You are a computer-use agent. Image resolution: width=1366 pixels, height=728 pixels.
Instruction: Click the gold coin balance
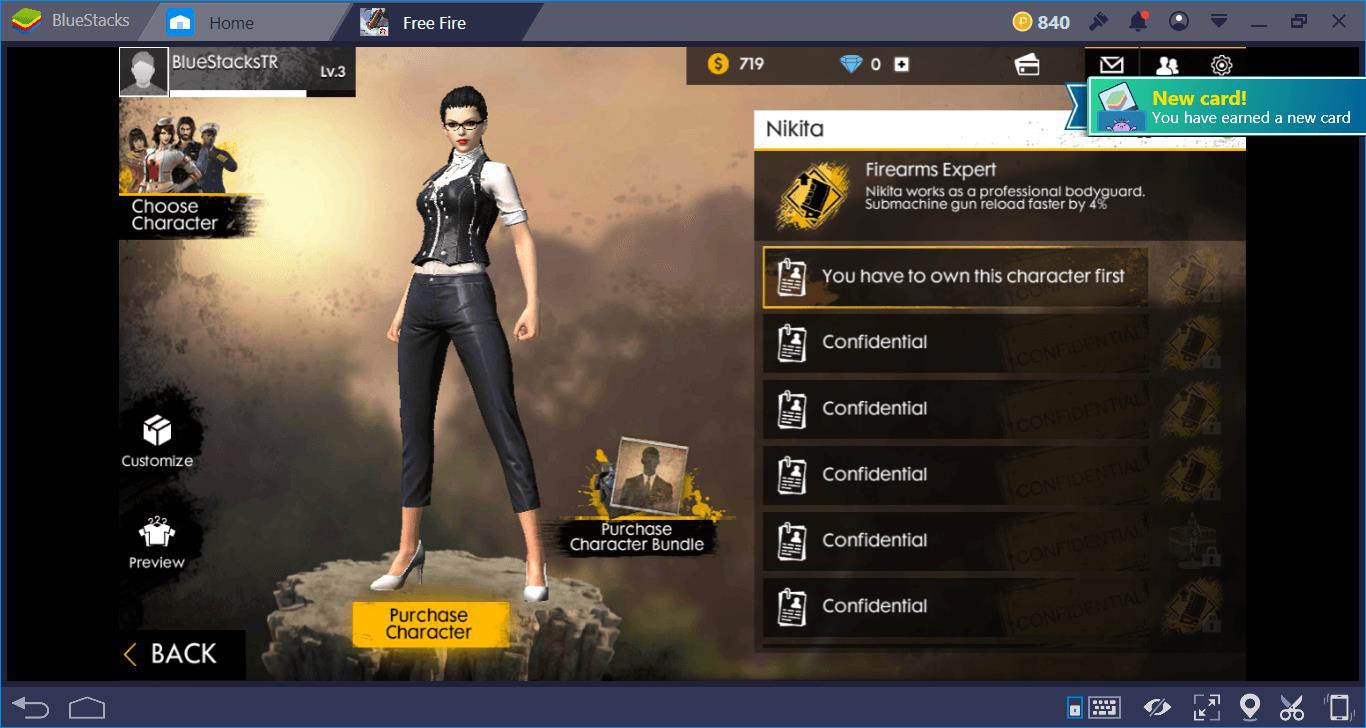(x=735, y=64)
